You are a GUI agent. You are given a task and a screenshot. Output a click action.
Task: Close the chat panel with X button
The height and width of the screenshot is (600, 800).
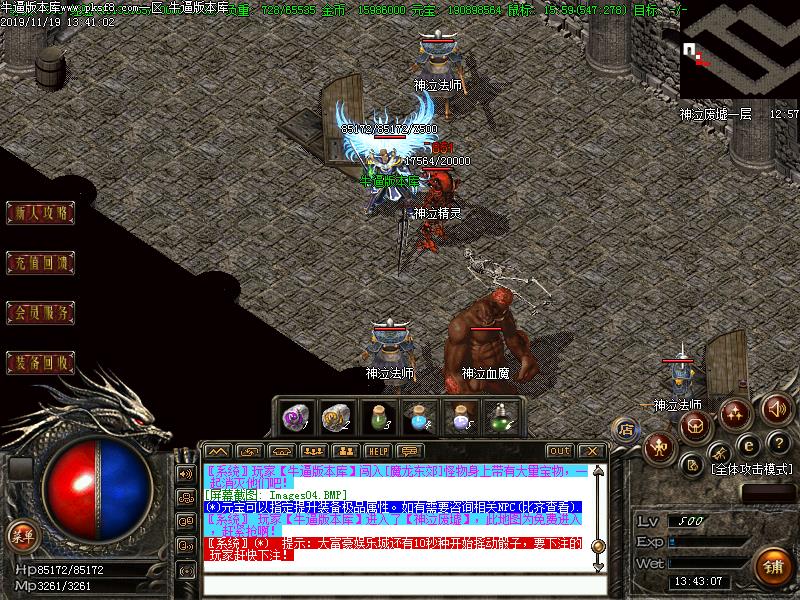(591, 451)
